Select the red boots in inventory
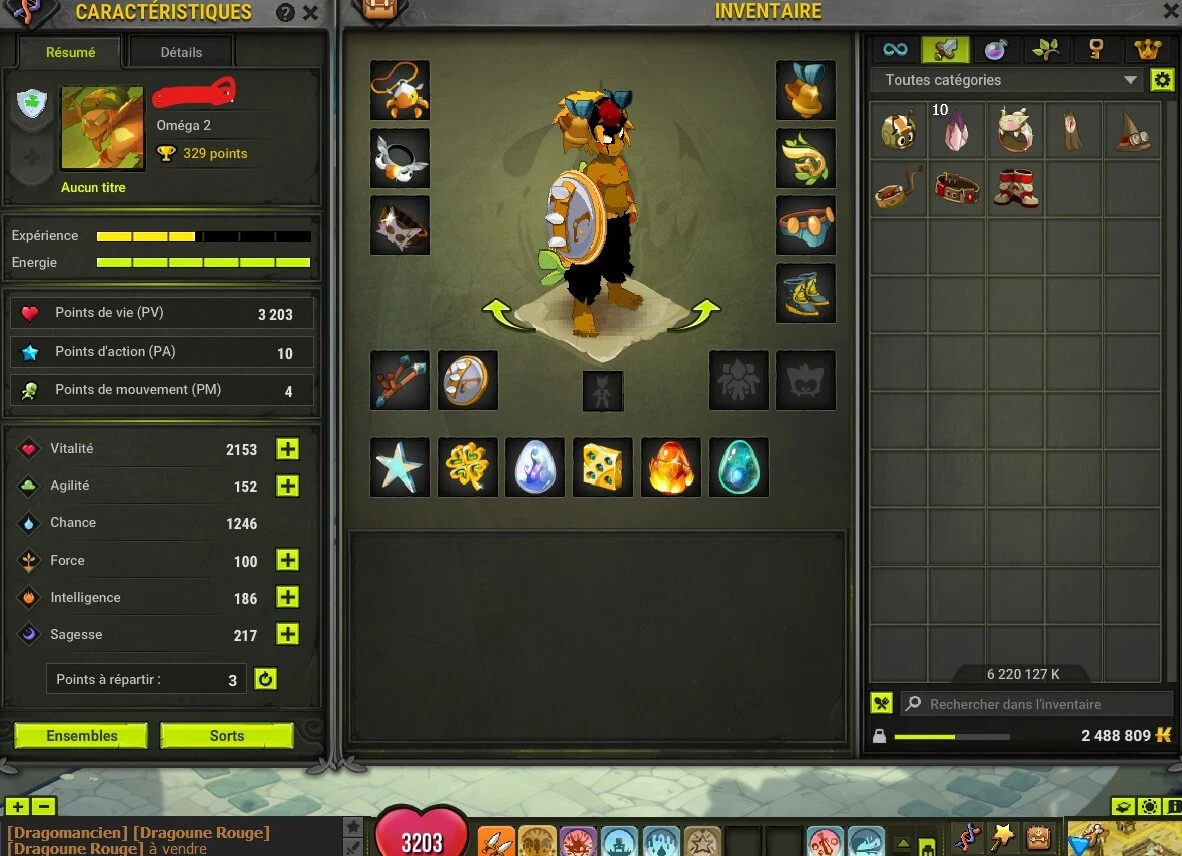The width and height of the screenshot is (1182, 856). pyautogui.click(x=1015, y=188)
